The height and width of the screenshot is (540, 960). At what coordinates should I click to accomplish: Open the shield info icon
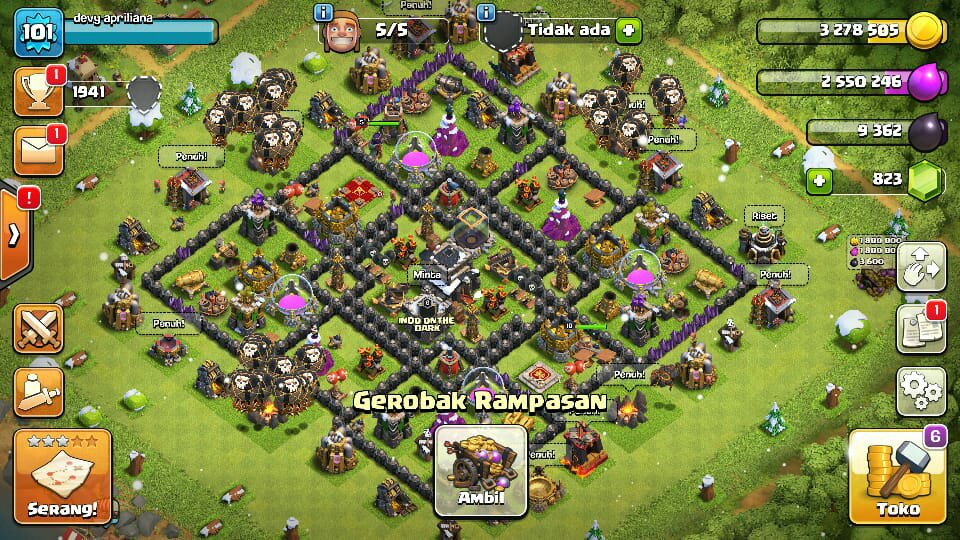coord(487,13)
